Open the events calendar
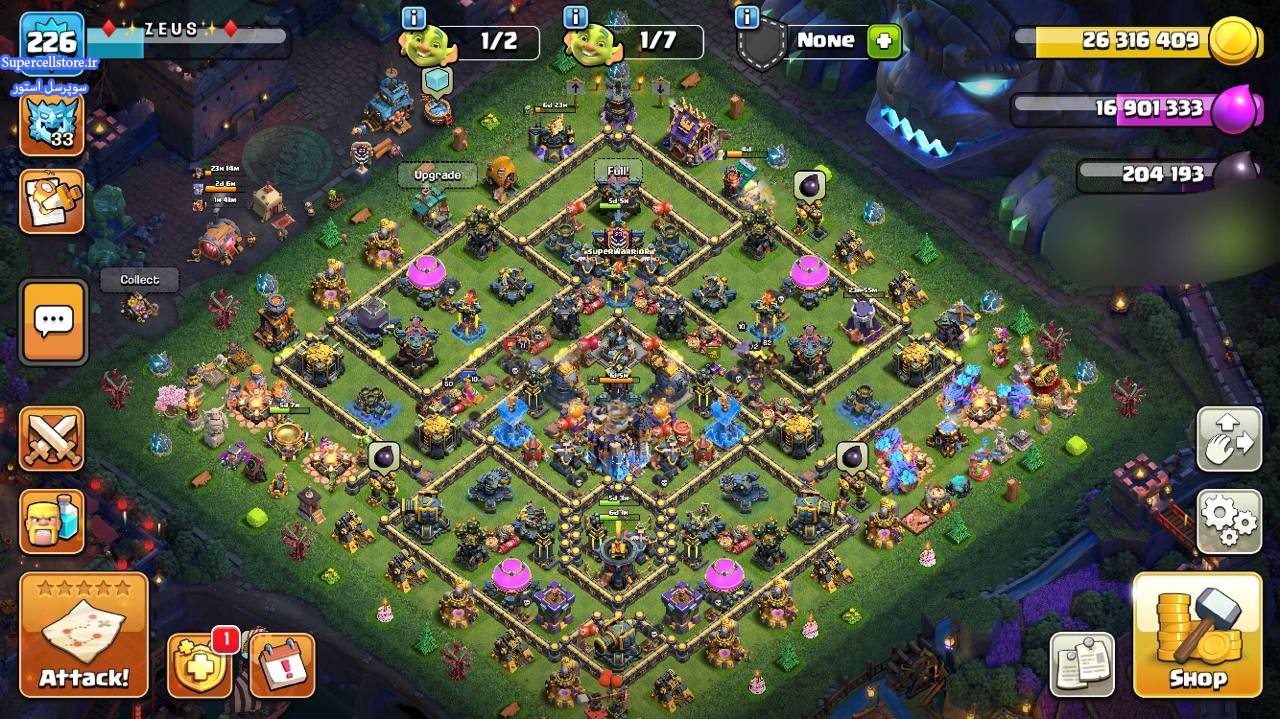Screen dimensions: 1280x719 click(x=281, y=665)
